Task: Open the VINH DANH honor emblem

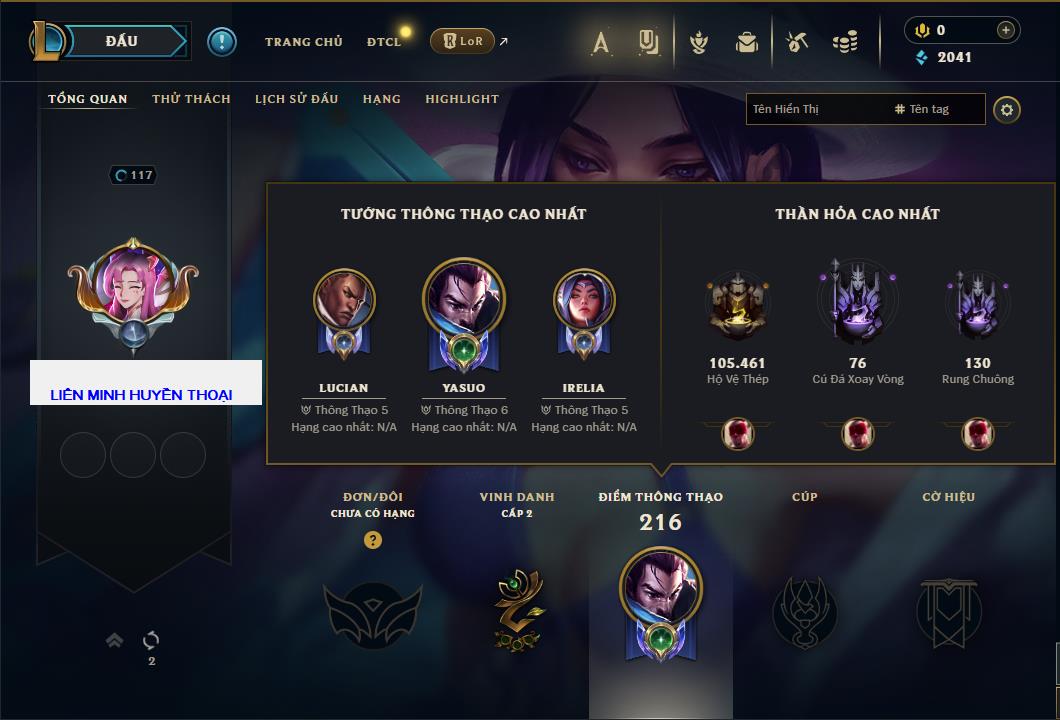Action: (x=517, y=608)
